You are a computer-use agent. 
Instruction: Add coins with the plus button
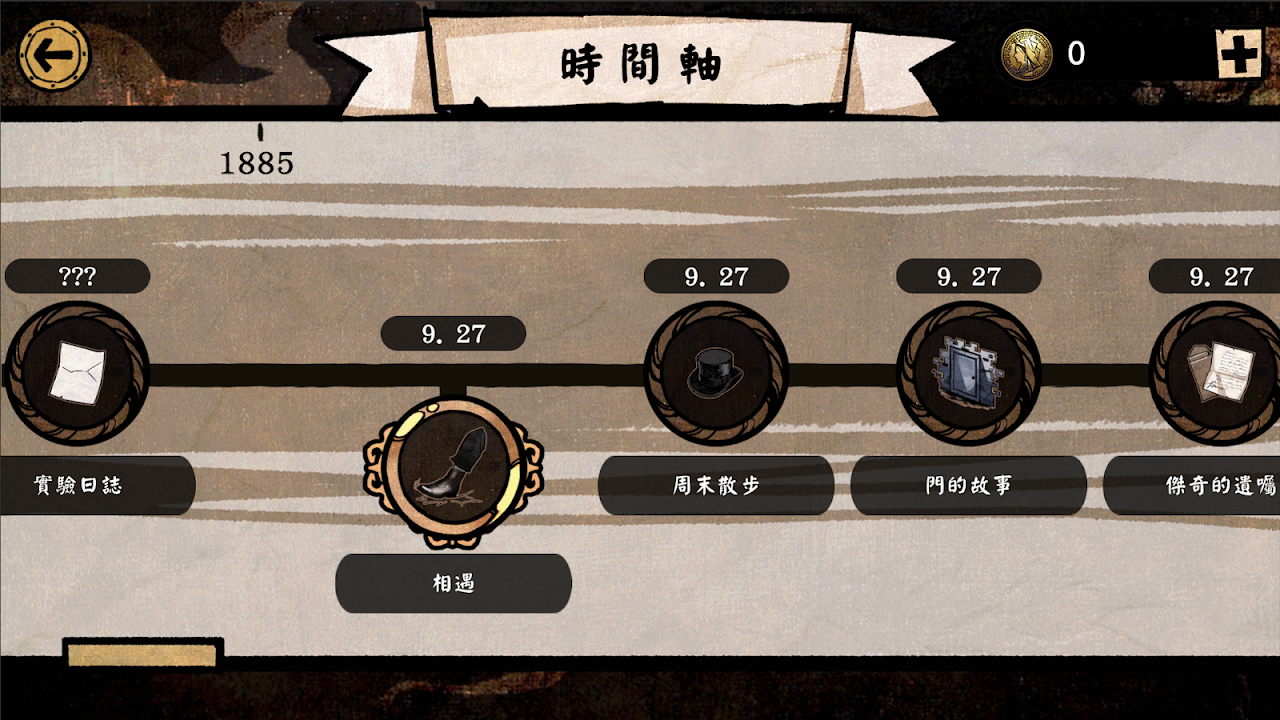click(1239, 54)
